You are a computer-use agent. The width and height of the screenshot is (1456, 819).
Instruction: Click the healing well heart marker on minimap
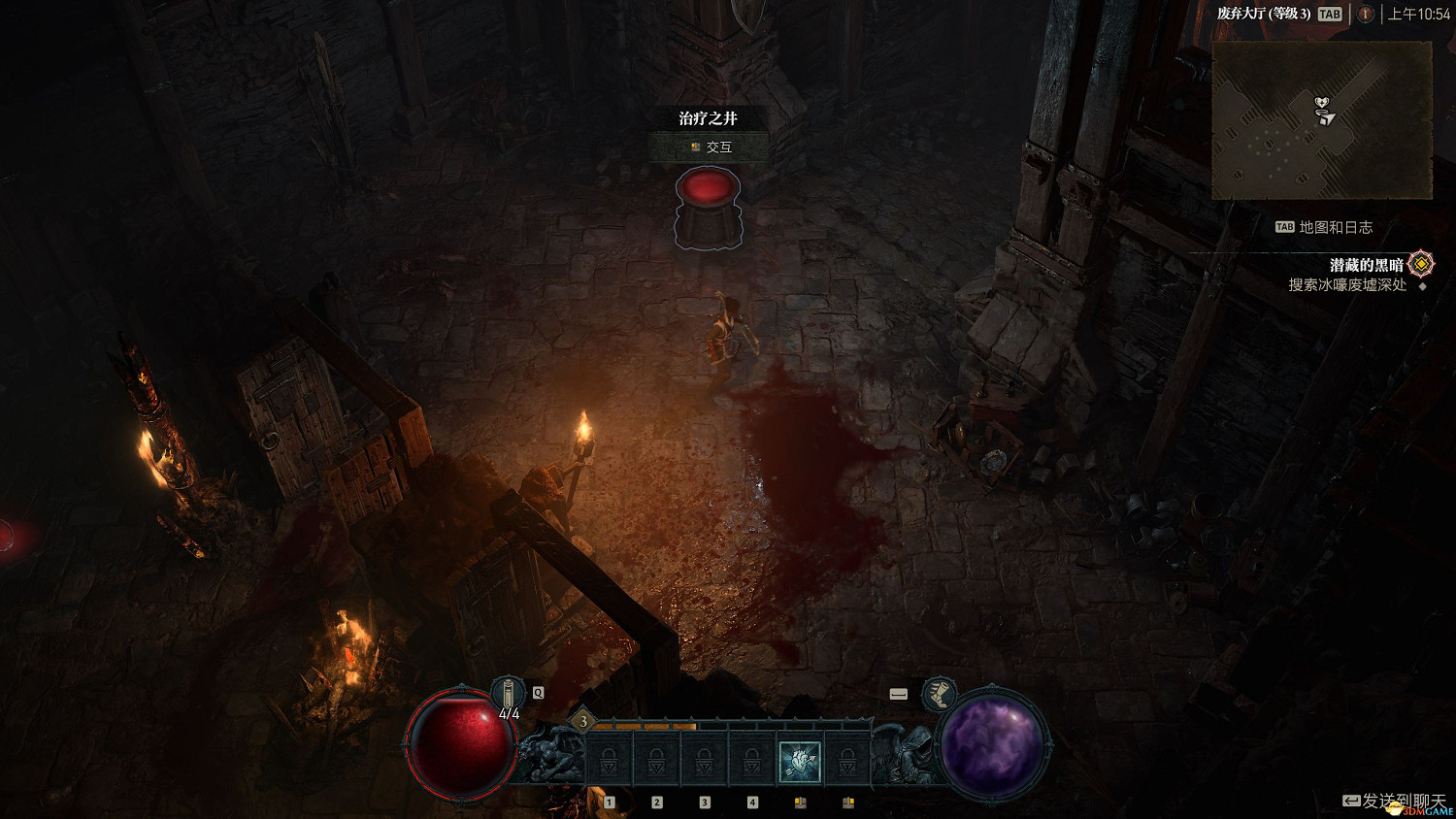(x=1321, y=103)
